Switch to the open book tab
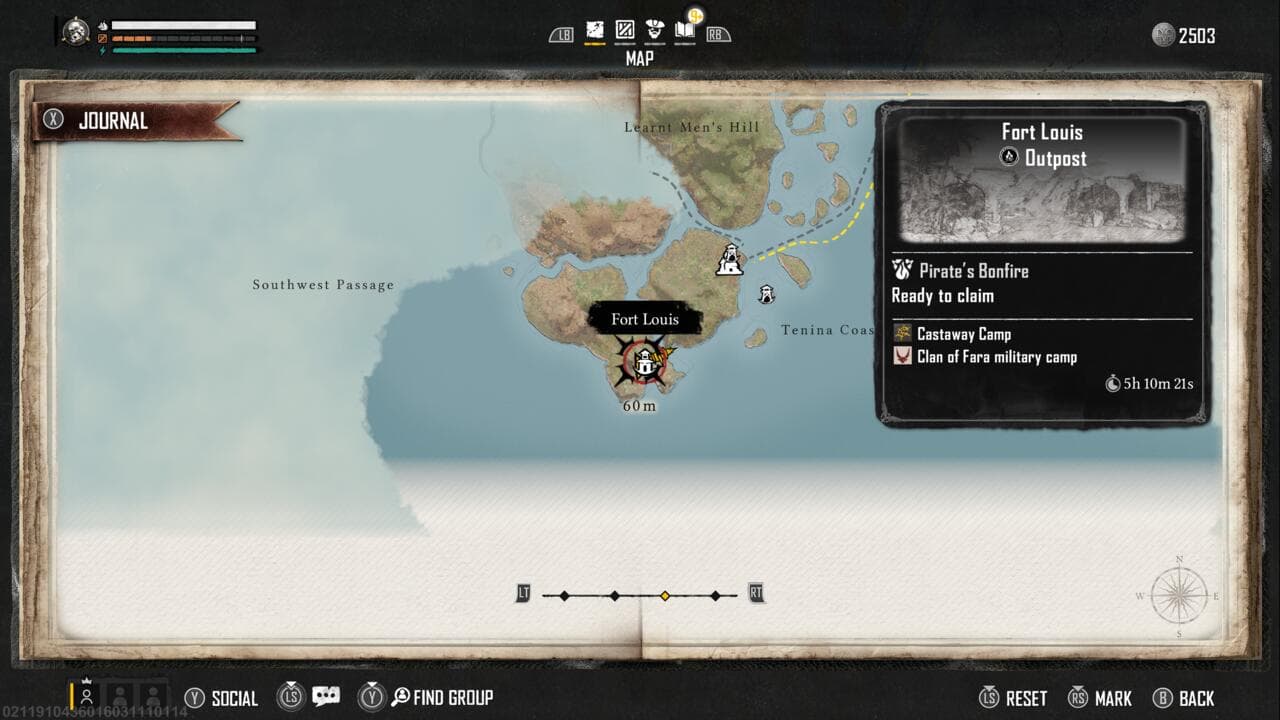1280x720 pixels. point(685,30)
